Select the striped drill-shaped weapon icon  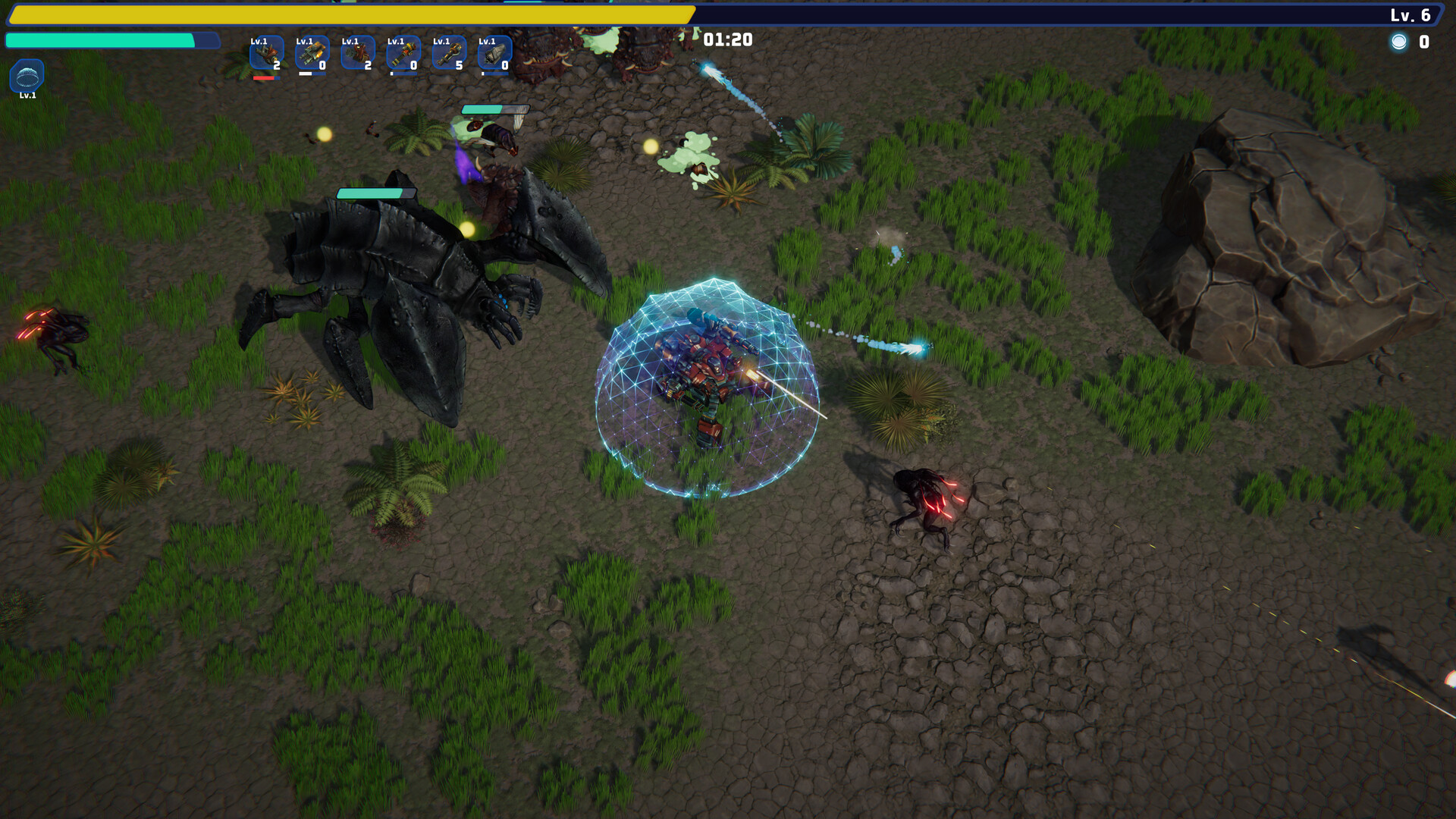(x=402, y=53)
